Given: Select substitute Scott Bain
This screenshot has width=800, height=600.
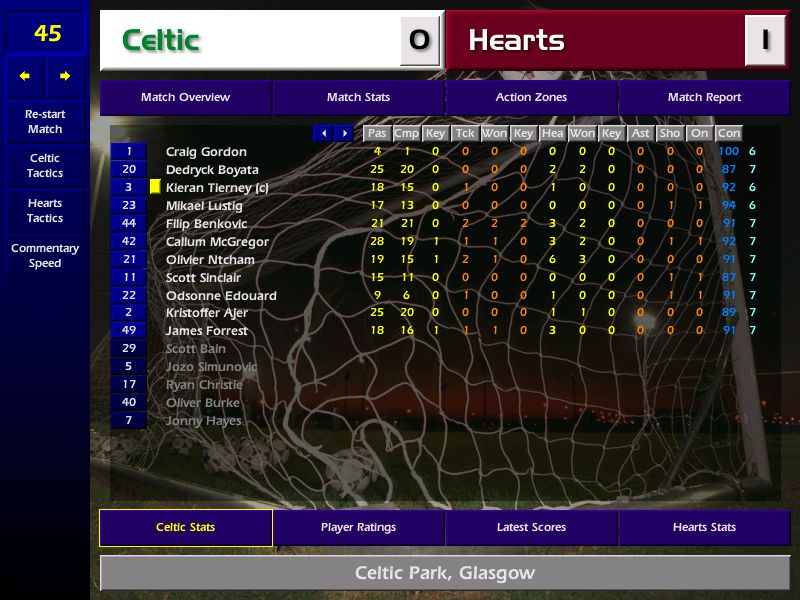Looking at the screenshot, I should pos(196,349).
